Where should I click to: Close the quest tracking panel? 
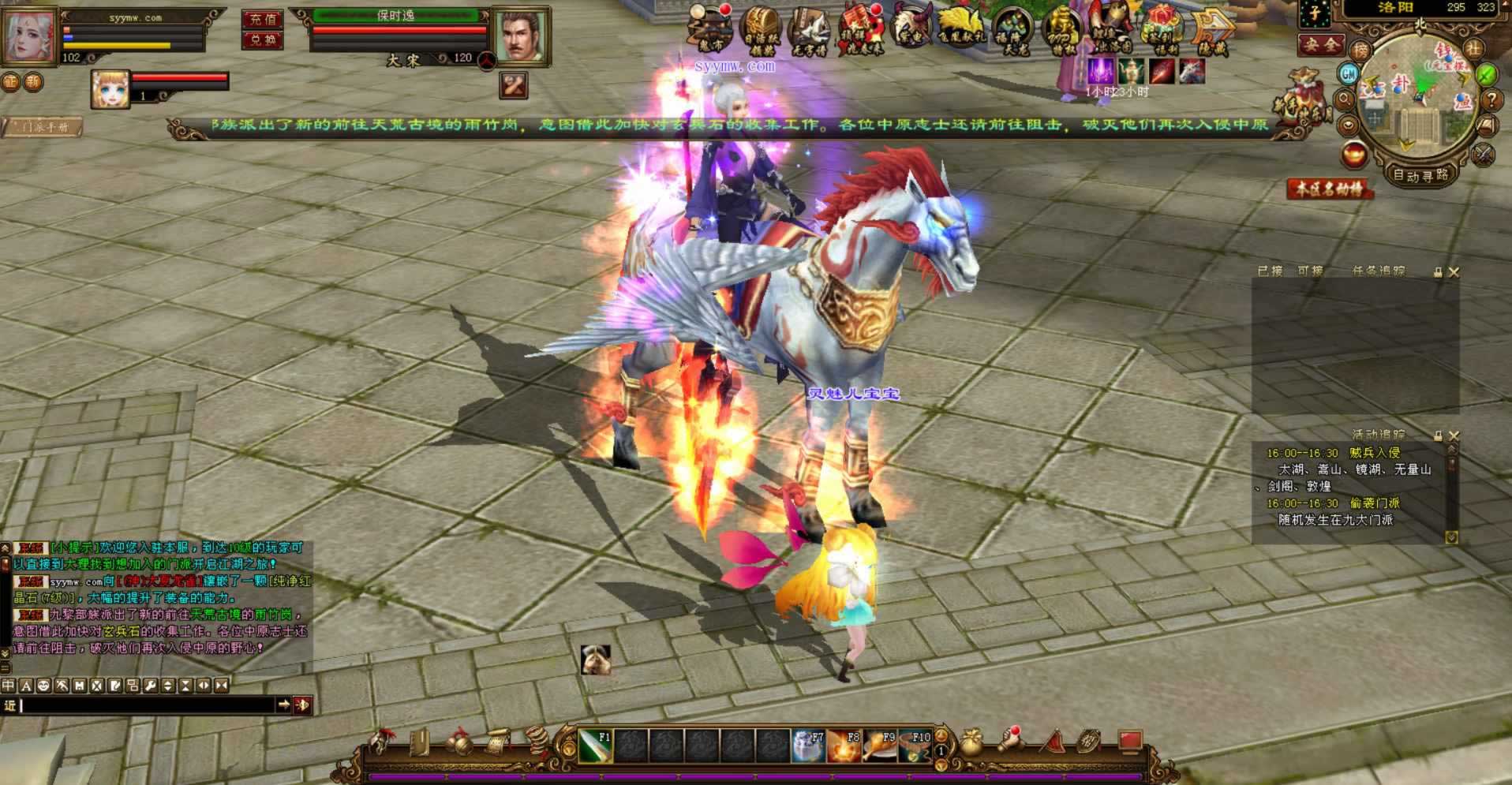tap(1454, 272)
